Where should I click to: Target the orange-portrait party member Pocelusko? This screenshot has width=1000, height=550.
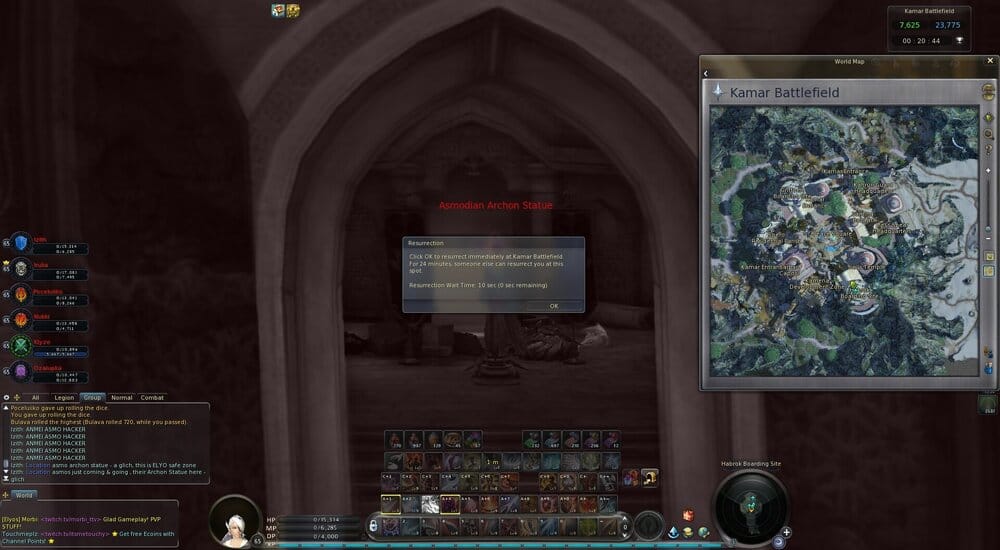click(x=21, y=294)
